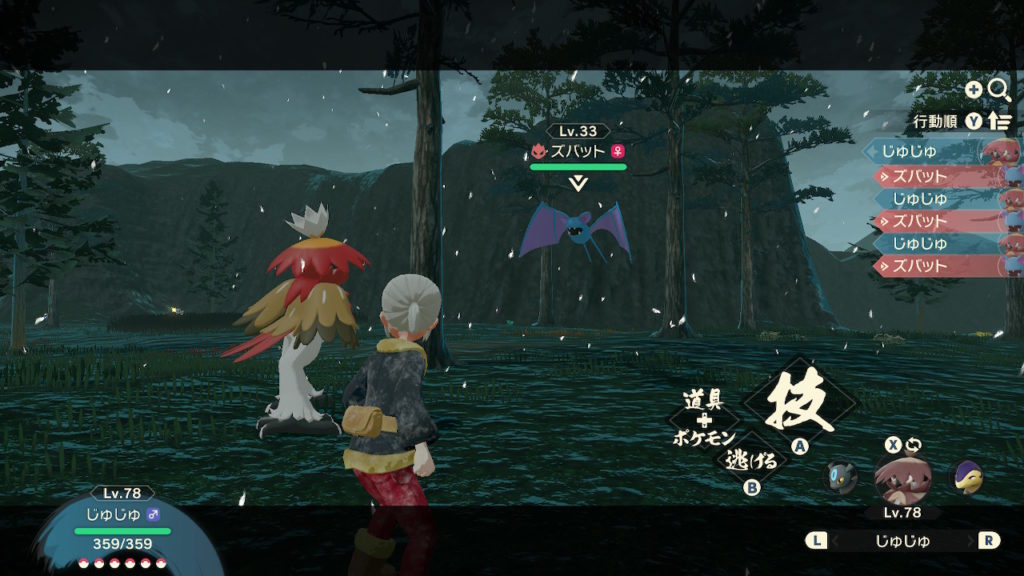This screenshot has width=1024, height=576.
Task: Switch to the Cyndaquil party icon
Action: 966,477
